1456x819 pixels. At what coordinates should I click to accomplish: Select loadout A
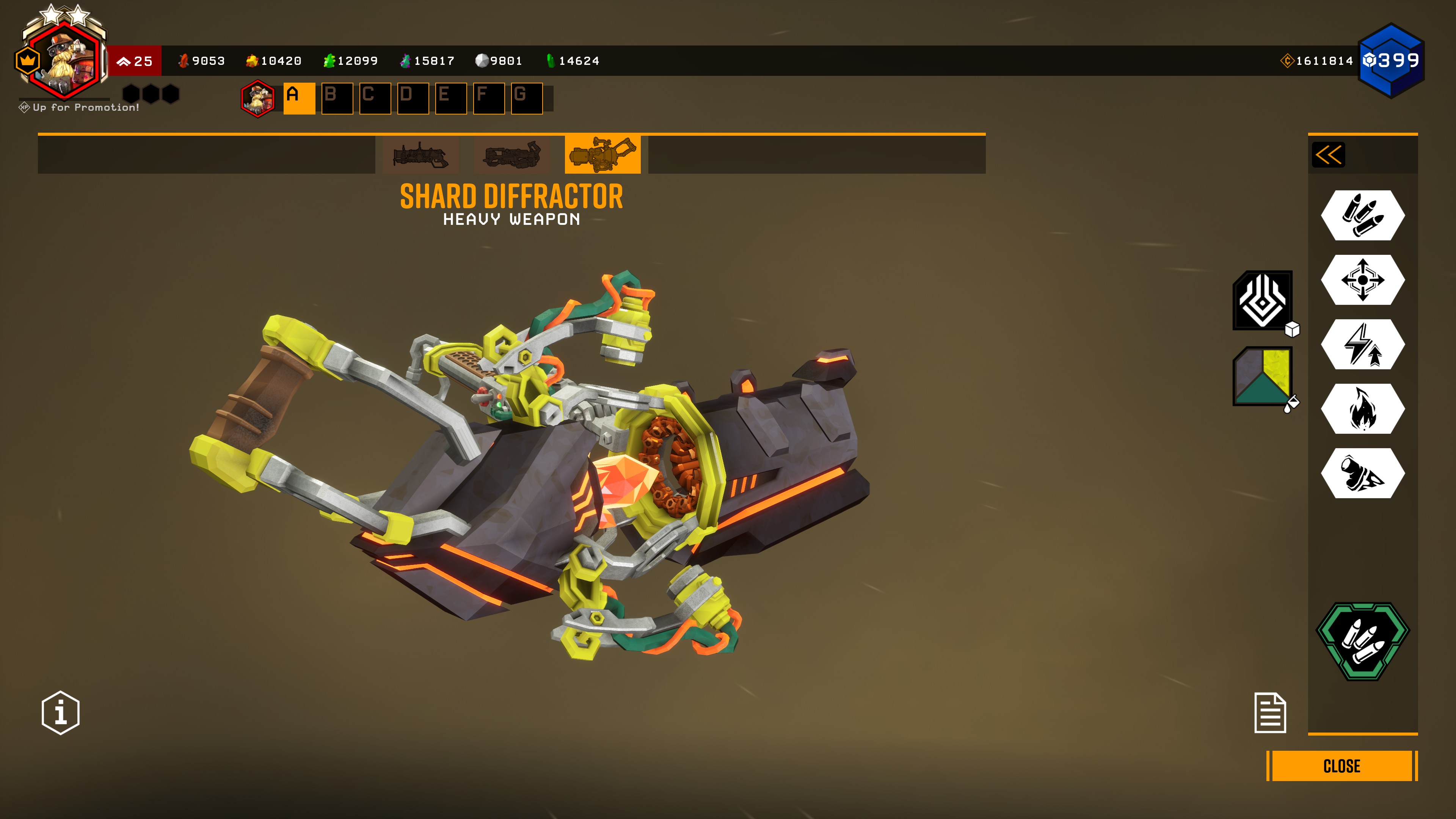(x=299, y=98)
